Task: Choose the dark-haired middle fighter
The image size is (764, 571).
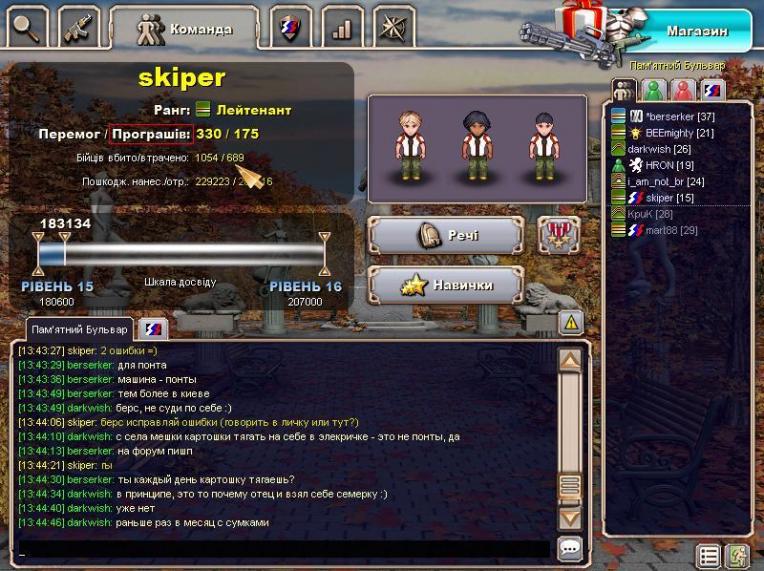Action: pos(475,145)
